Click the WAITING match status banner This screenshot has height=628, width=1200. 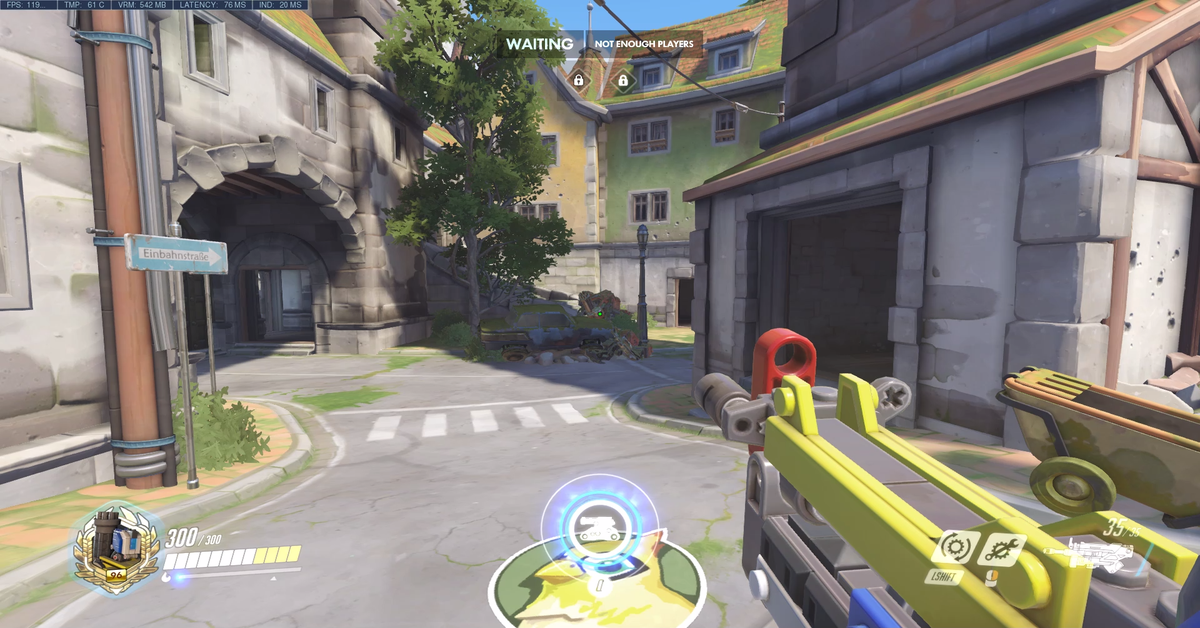(539, 44)
